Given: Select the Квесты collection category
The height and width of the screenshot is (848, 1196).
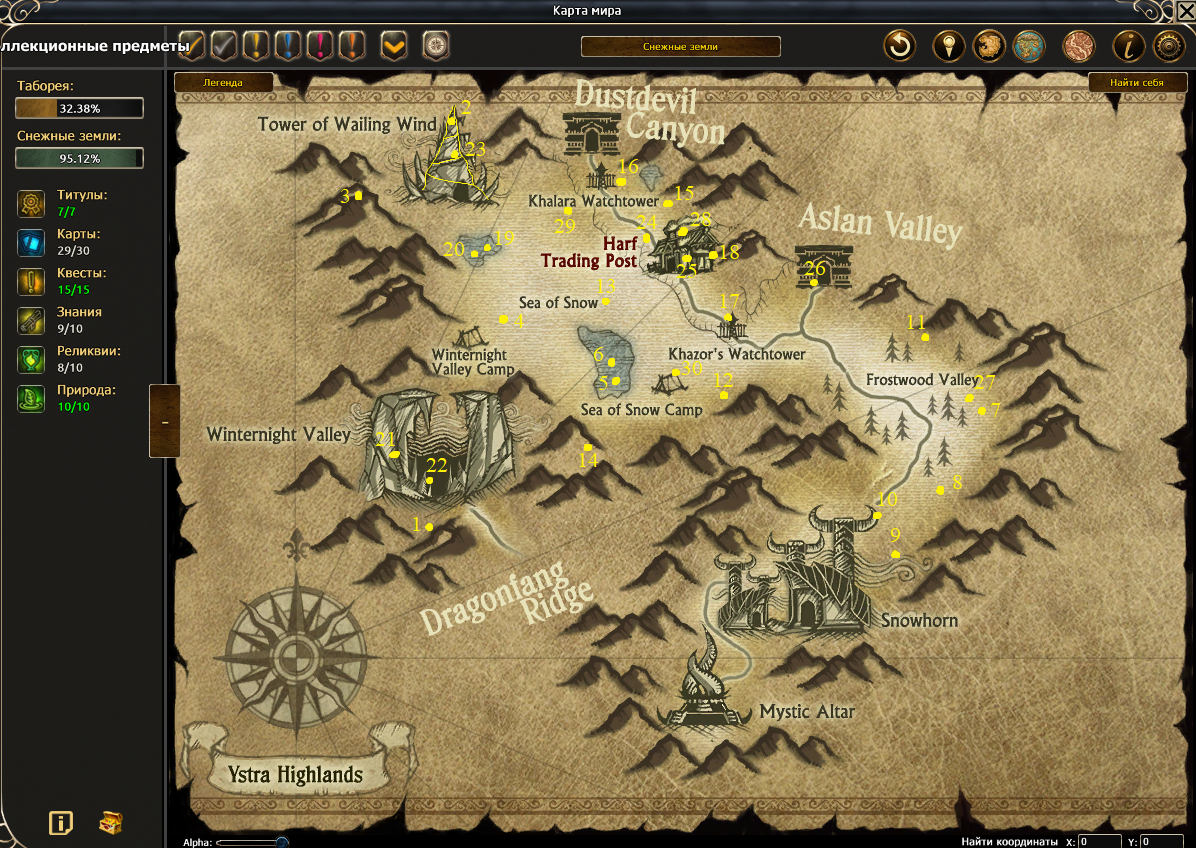Looking at the screenshot, I should [31, 281].
